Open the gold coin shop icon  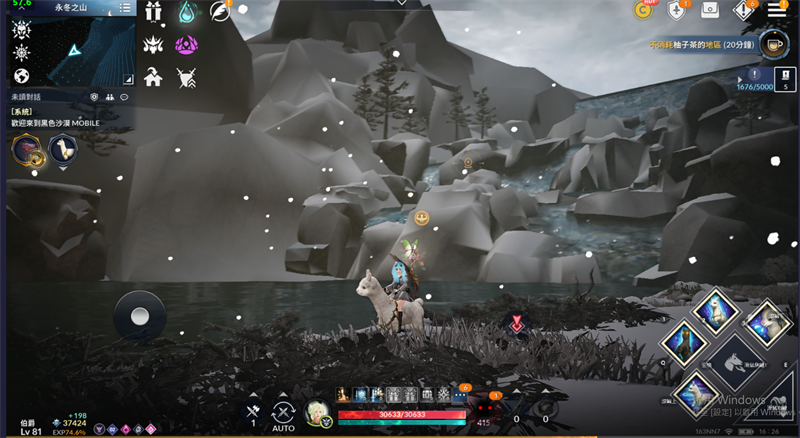point(644,10)
